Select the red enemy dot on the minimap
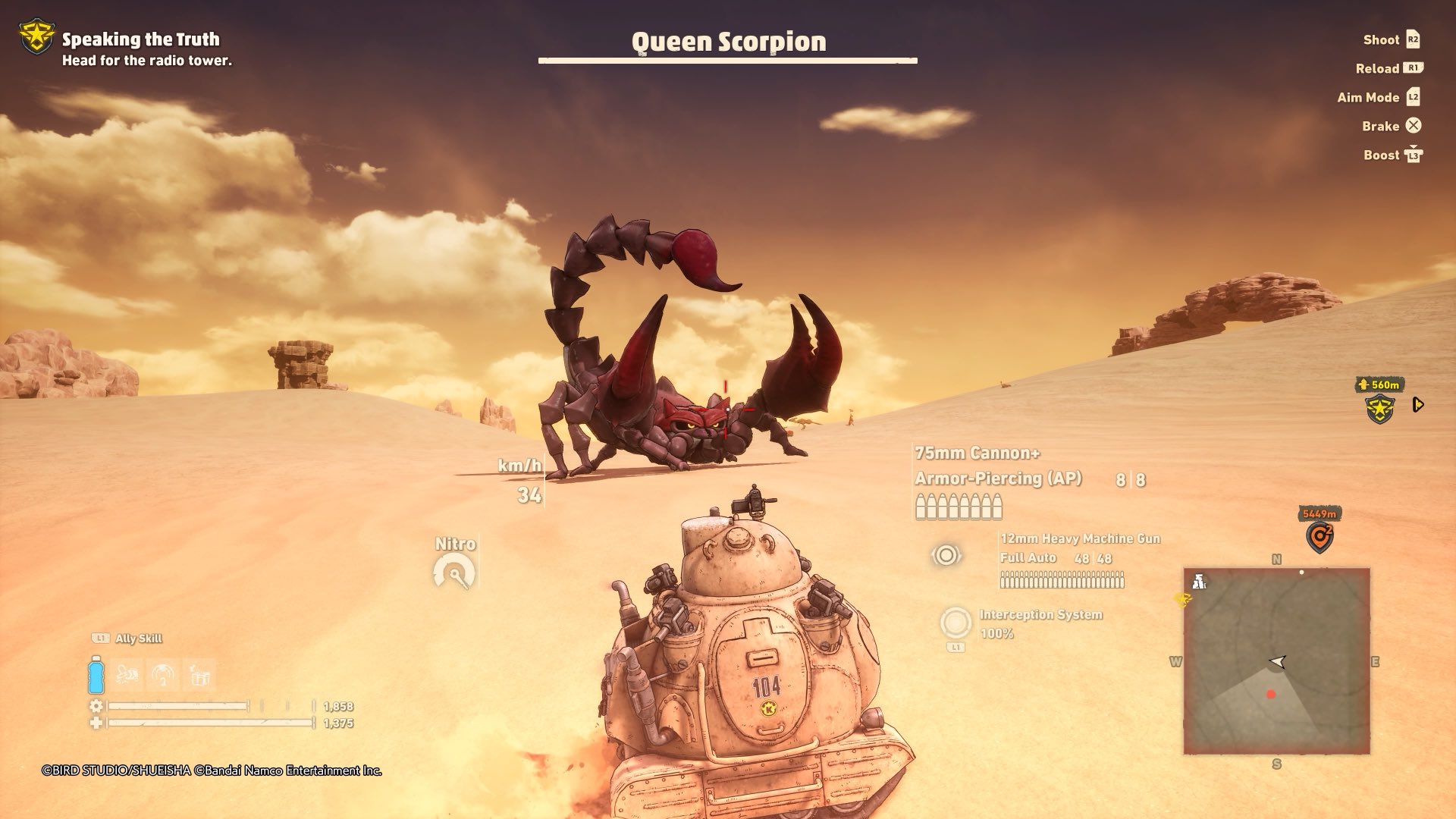 coord(1271,694)
